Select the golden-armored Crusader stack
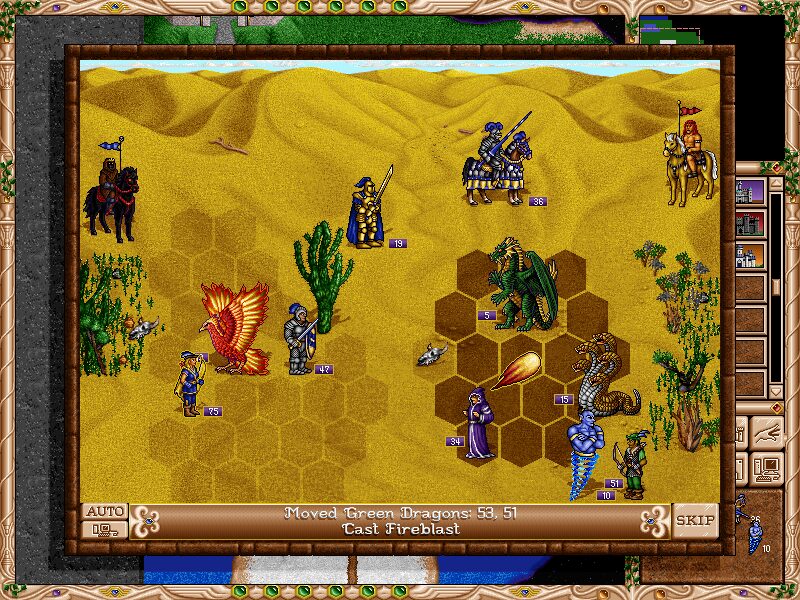Image resolution: width=800 pixels, height=600 pixels. (x=368, y=211)
